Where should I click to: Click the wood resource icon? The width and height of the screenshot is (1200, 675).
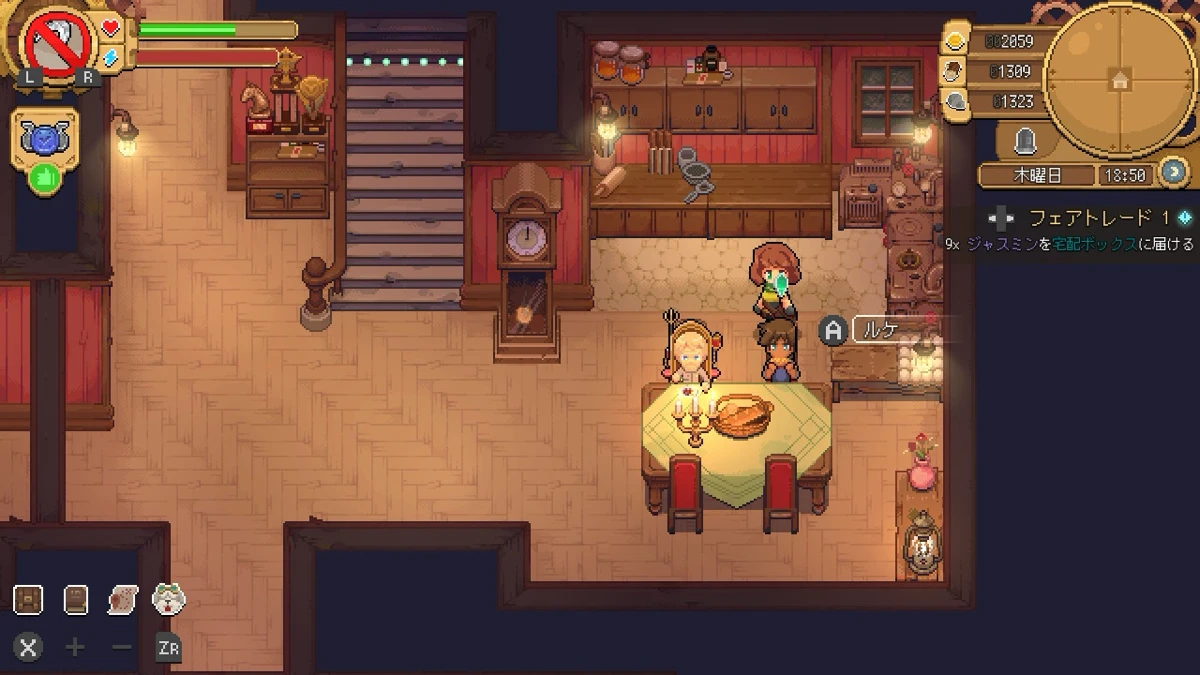[x=957, y=71]
